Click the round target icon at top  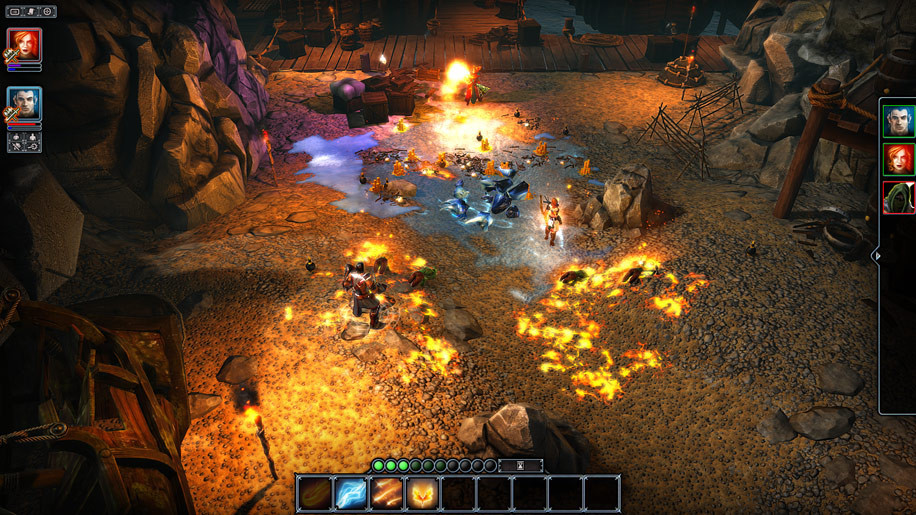[47, 12]
